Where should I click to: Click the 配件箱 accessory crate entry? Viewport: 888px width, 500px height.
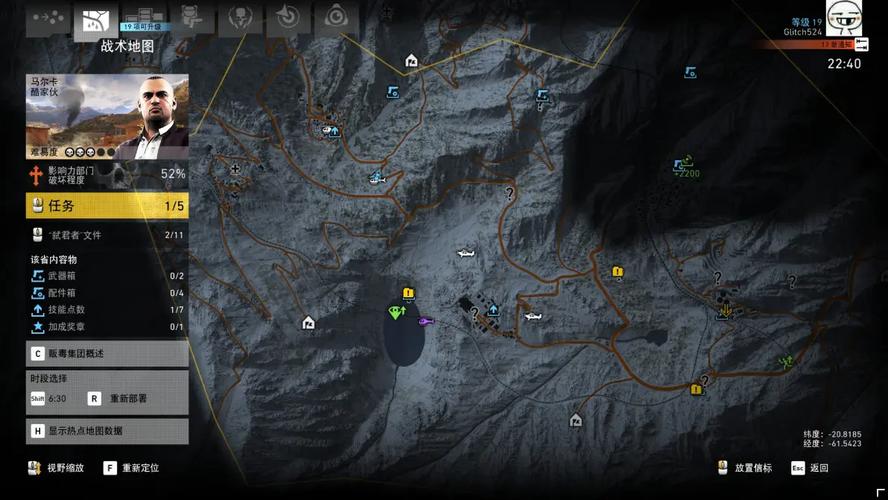click(x=107, y=293)
